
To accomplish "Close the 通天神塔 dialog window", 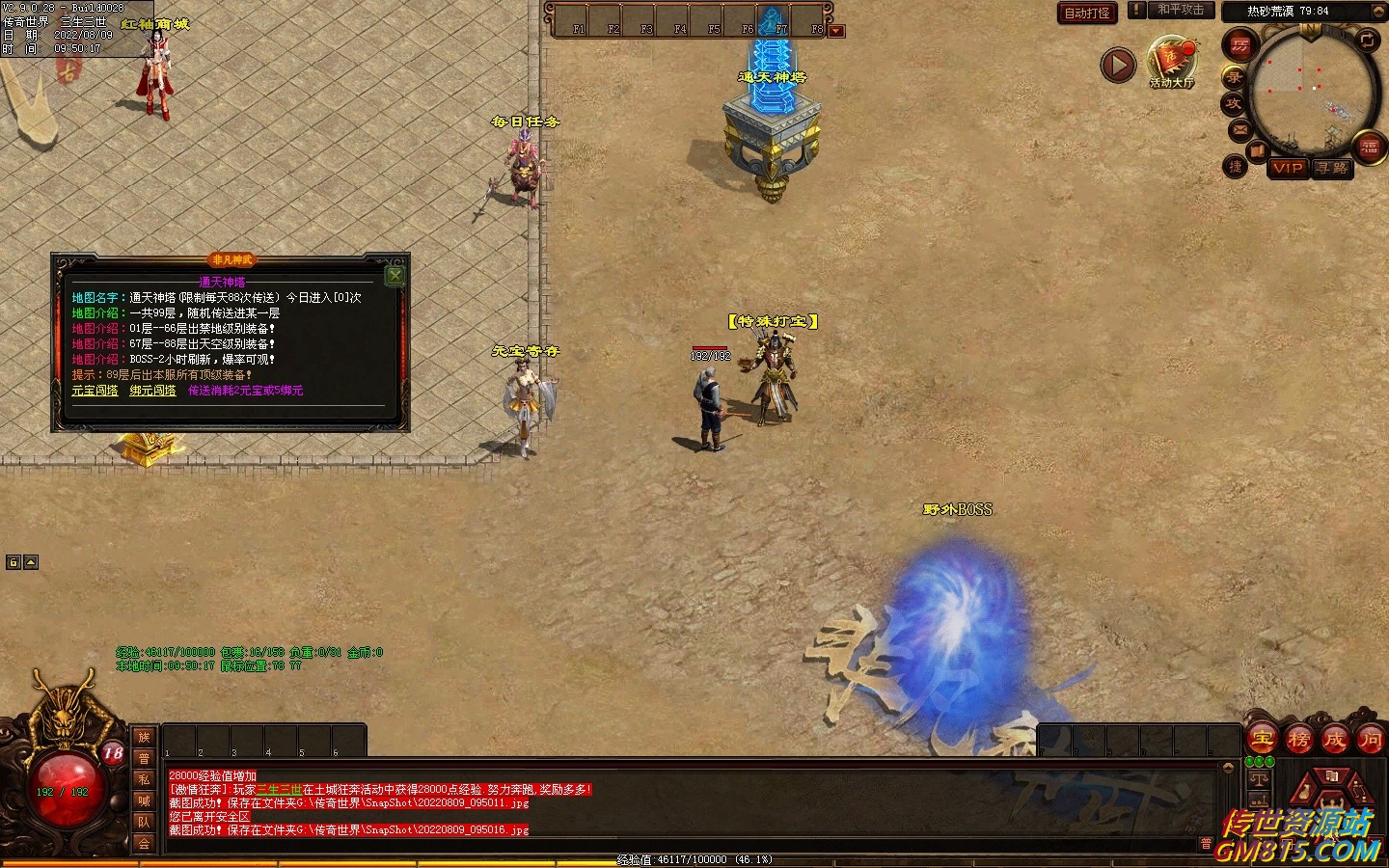I will 394,277.
